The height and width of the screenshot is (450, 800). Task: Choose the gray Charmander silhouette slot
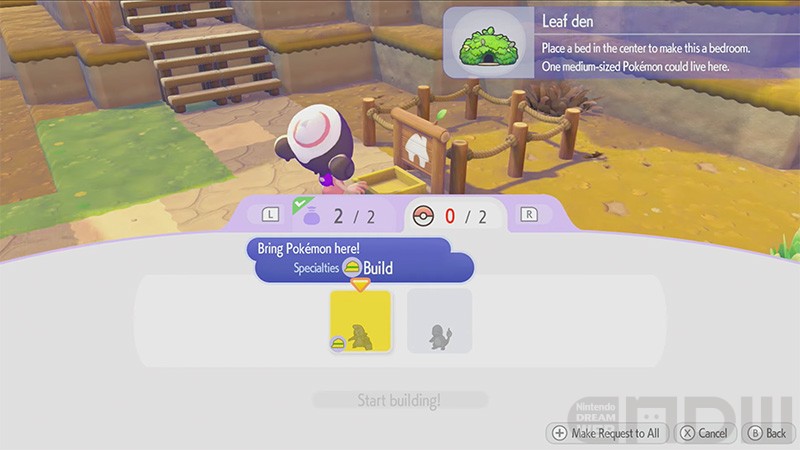(x=439, y=321)
